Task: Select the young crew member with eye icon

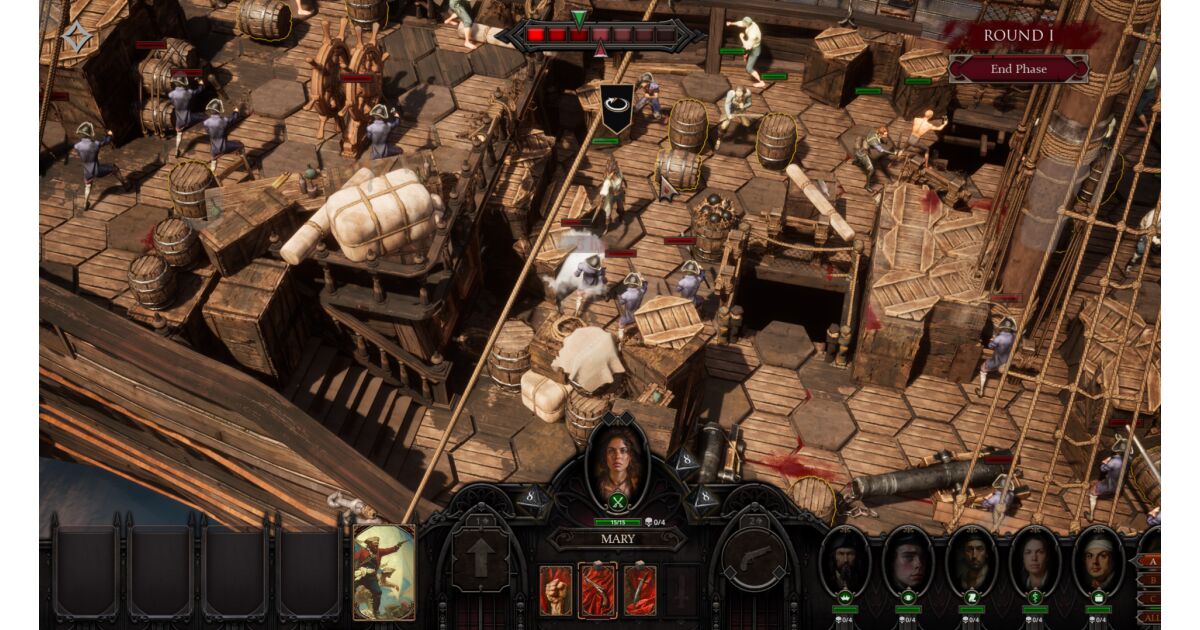Action: pos(908,560)
